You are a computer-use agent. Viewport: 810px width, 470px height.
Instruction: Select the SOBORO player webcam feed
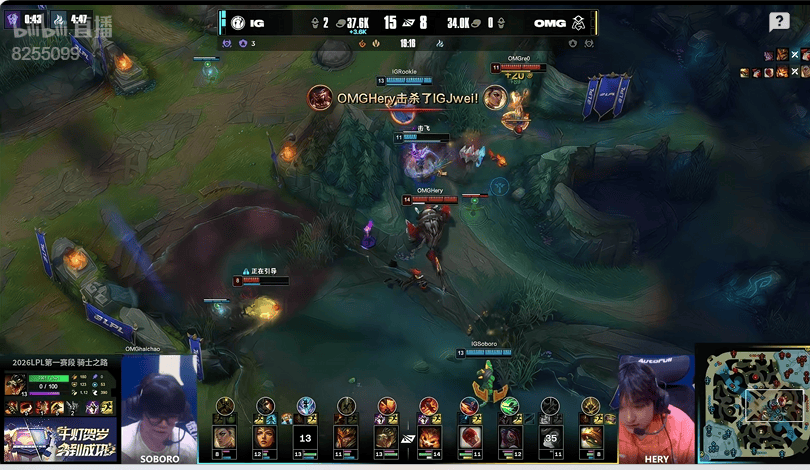pos(159,408)
